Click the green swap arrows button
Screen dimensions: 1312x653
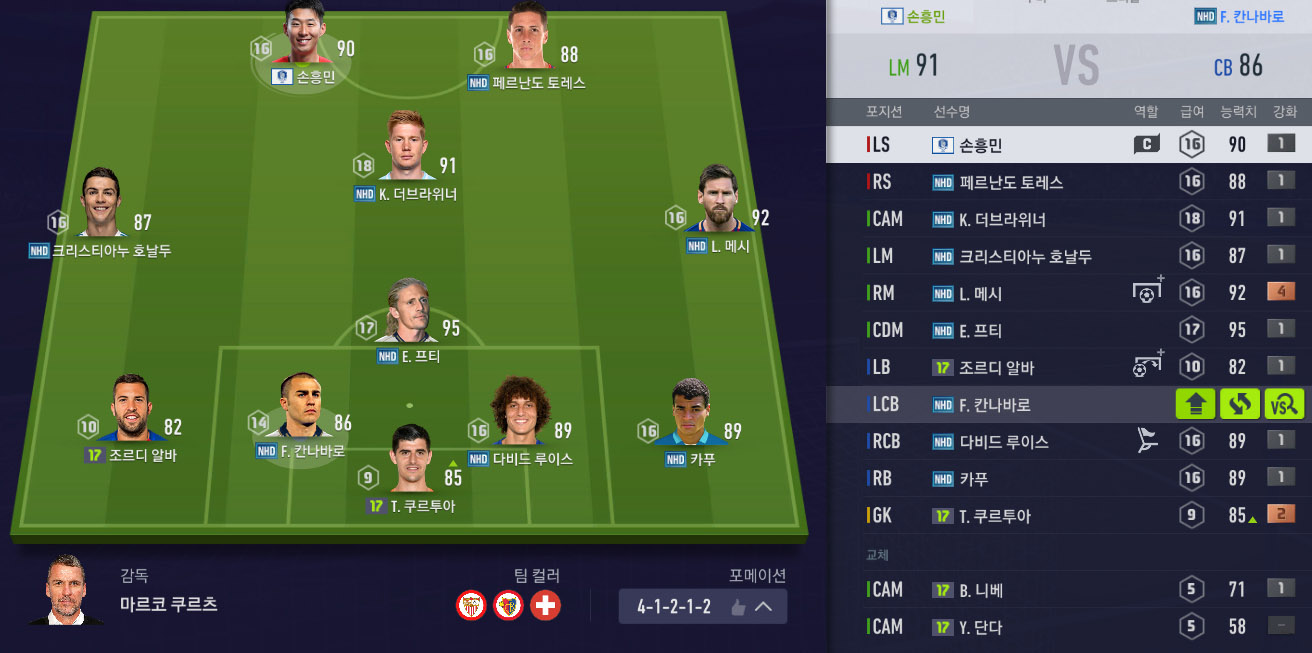pyautogui.click(x=1240, y=405)
